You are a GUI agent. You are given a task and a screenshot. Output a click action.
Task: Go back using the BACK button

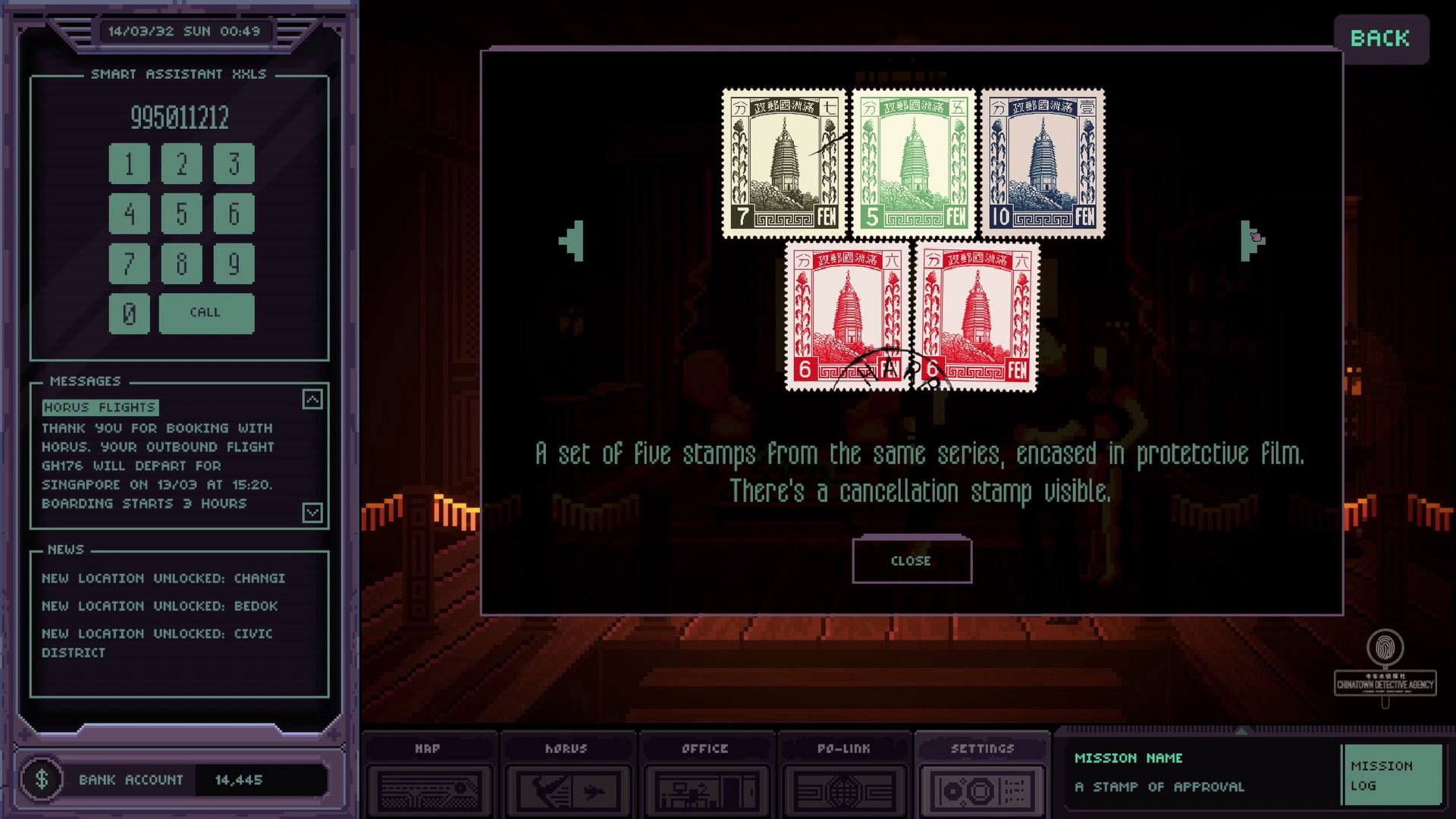(1380, 39)
